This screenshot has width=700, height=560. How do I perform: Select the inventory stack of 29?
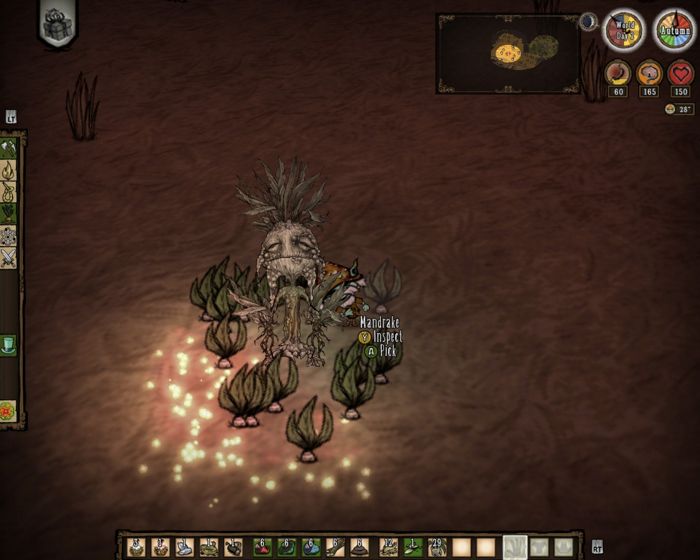click(x=437, y=547)
